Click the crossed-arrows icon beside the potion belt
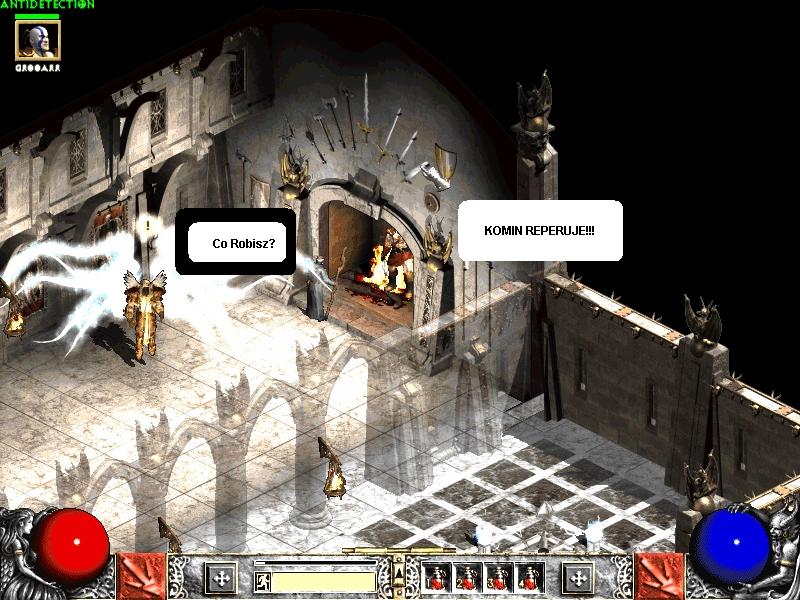 tap(577, 578)
